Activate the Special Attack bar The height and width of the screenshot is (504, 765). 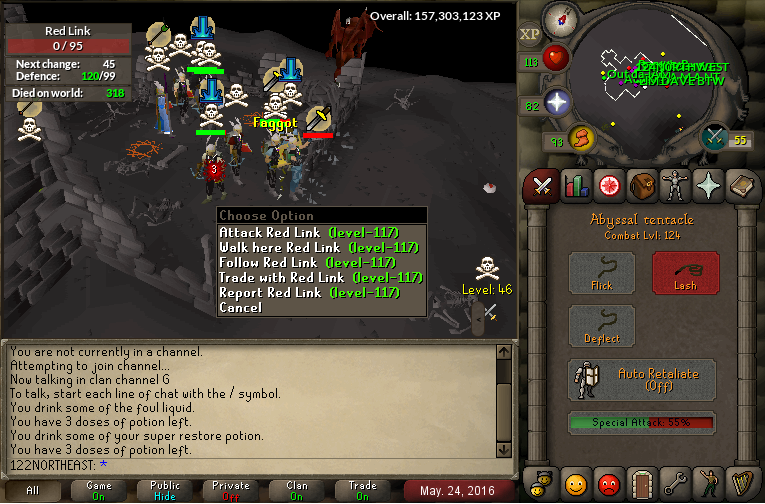point(643,423)
